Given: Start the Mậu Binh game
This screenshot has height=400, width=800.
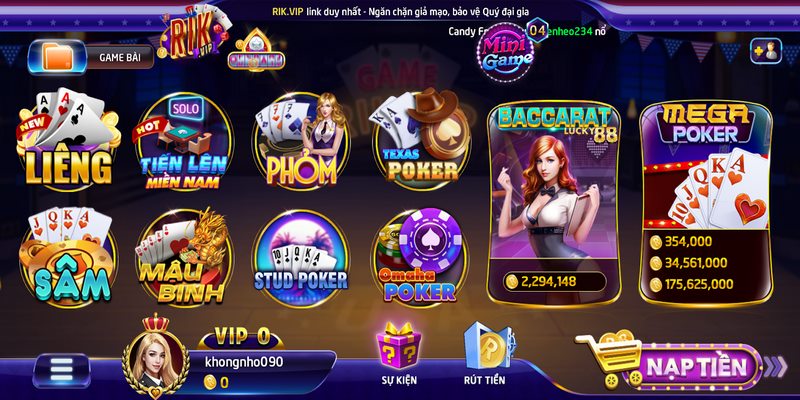Looking at the screenshot, I should click(182, 260).
